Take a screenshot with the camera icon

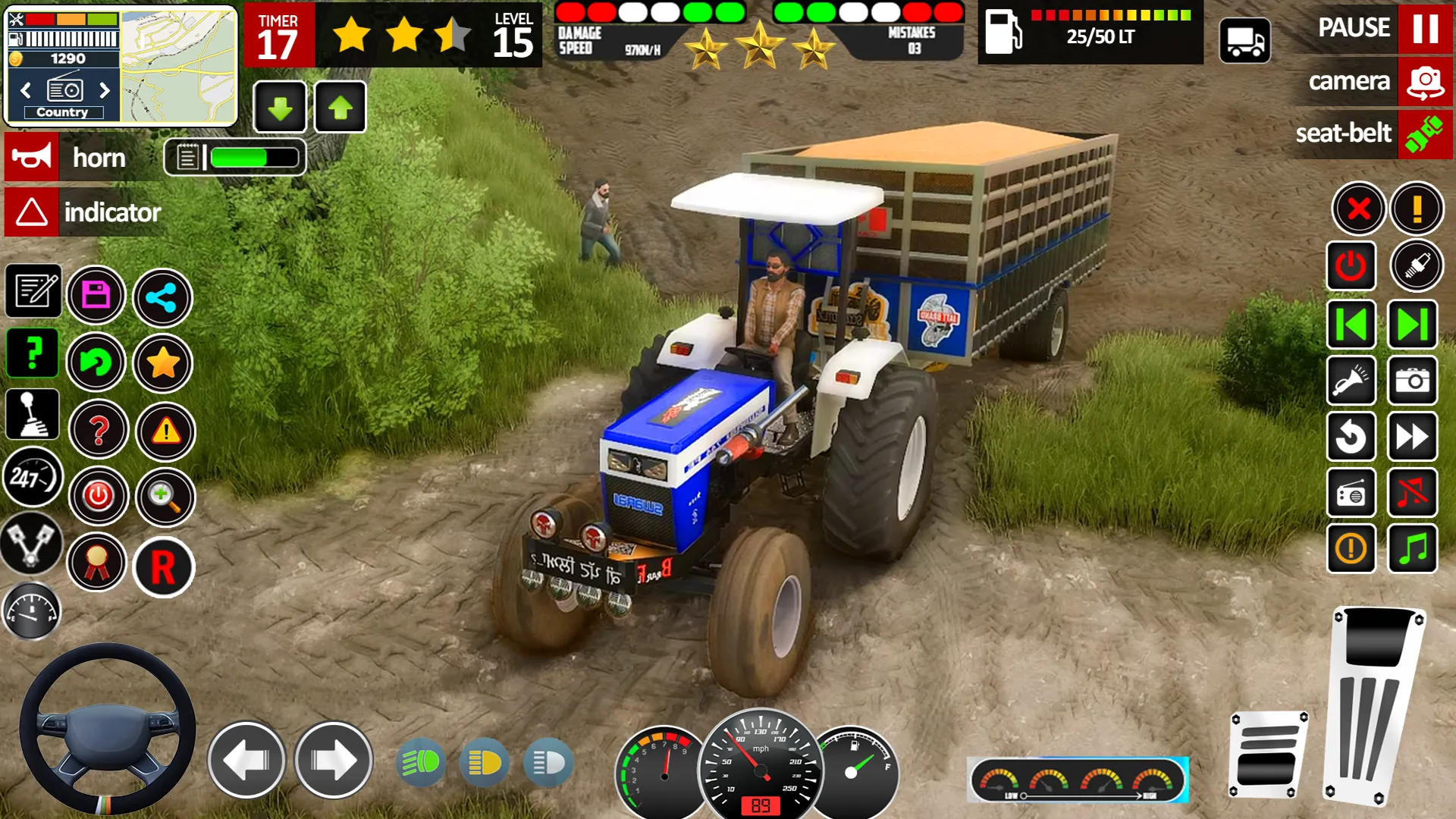1412,381
